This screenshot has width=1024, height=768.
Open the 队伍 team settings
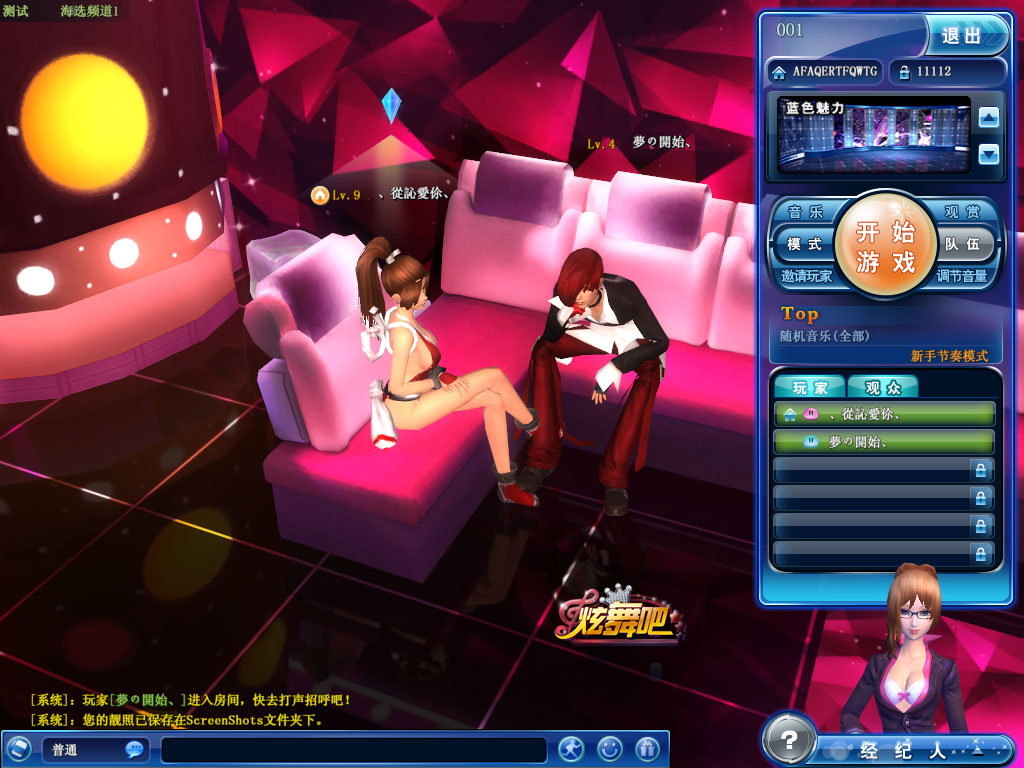click(965, 244)
